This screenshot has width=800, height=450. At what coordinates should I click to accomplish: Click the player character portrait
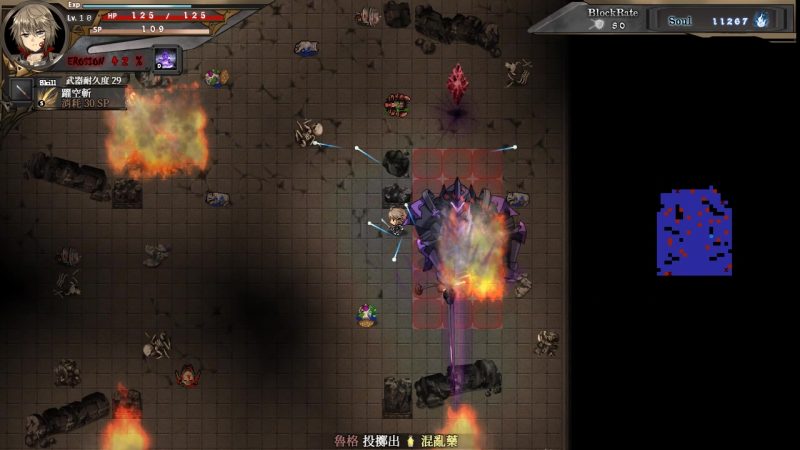tap(32, 34)
